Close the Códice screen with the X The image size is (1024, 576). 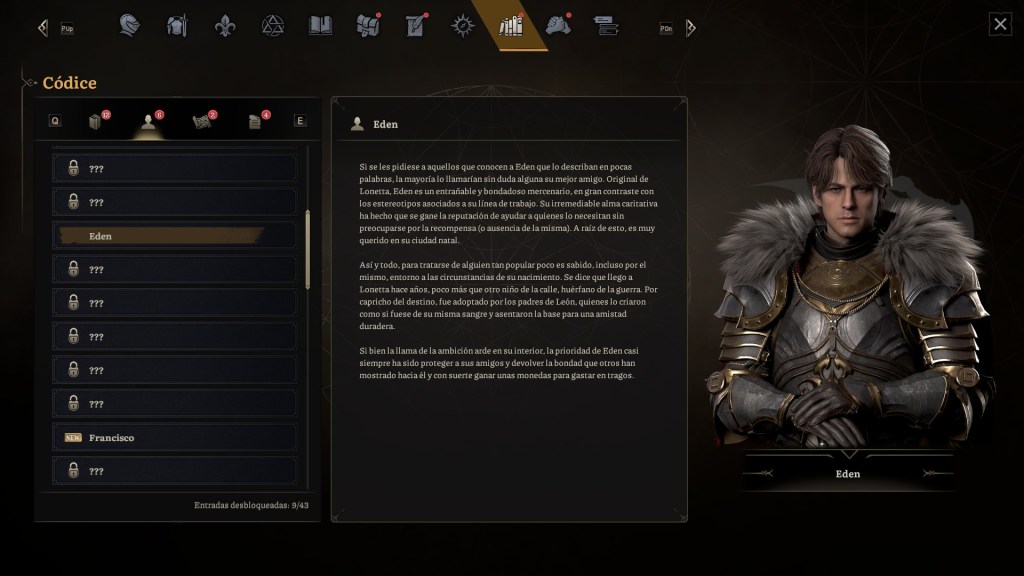[1000, 25]
